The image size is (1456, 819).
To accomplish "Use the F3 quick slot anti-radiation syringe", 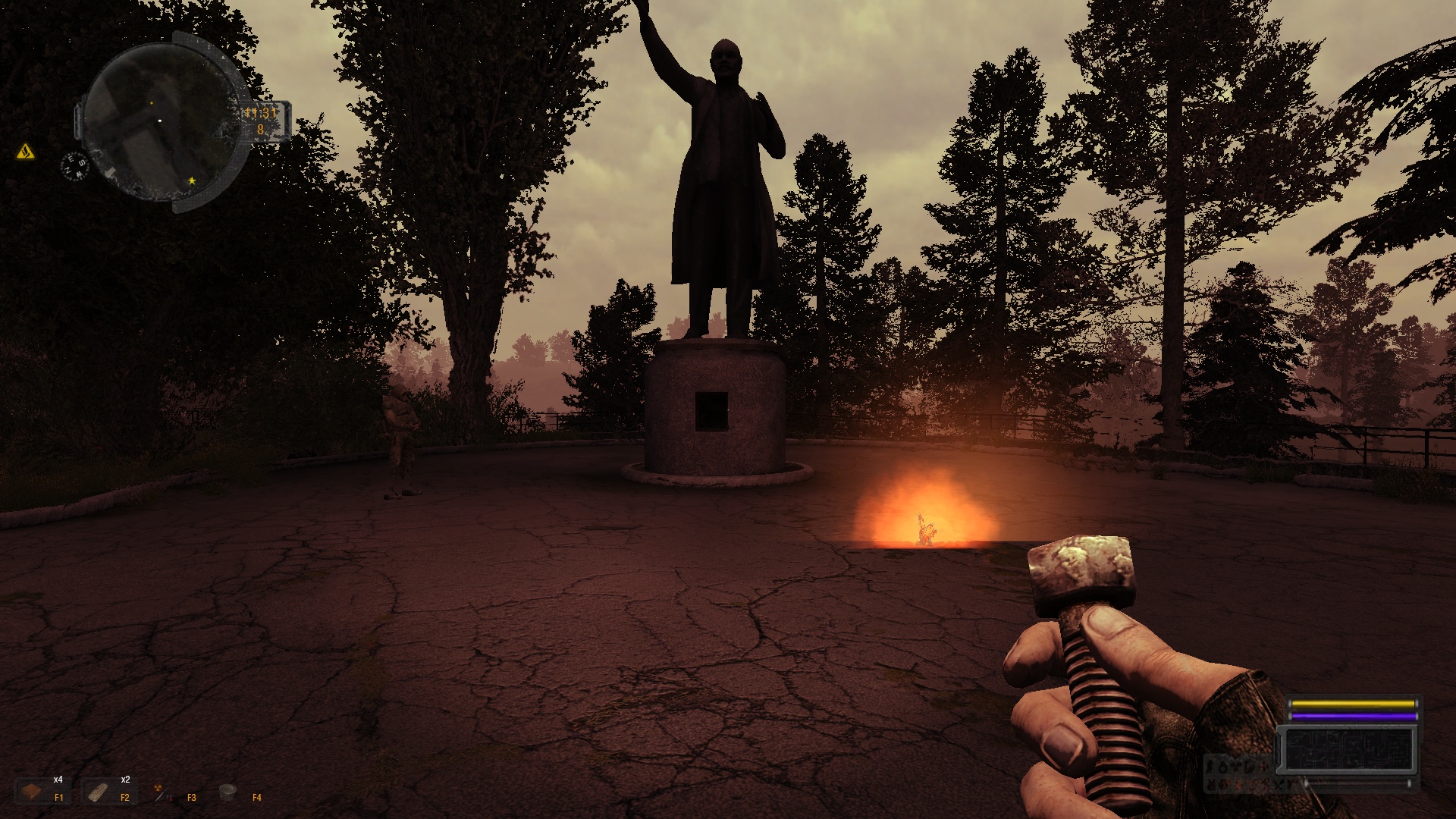I will coord(161,792).
